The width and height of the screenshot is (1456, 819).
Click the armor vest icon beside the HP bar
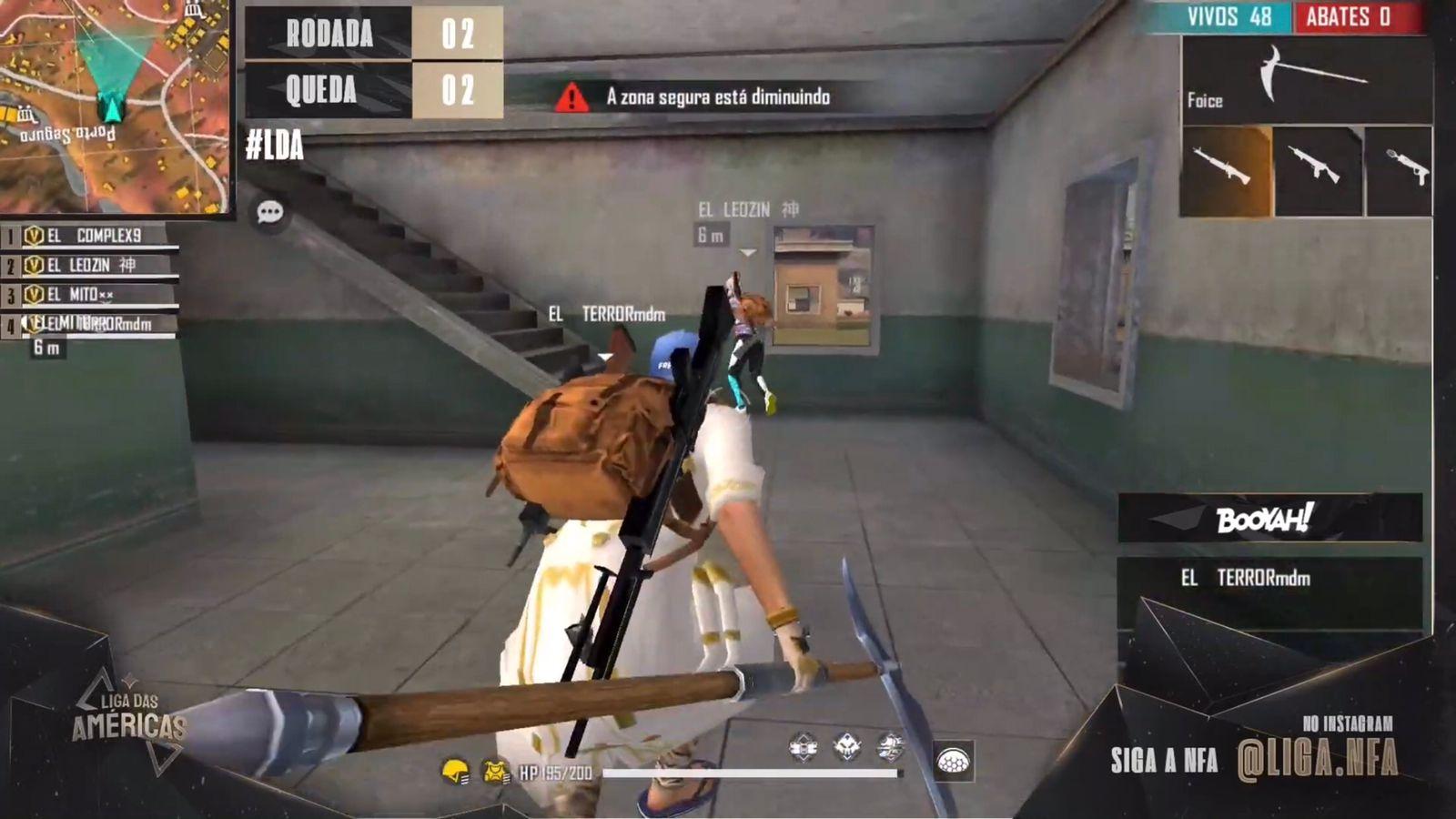(492, 769)
